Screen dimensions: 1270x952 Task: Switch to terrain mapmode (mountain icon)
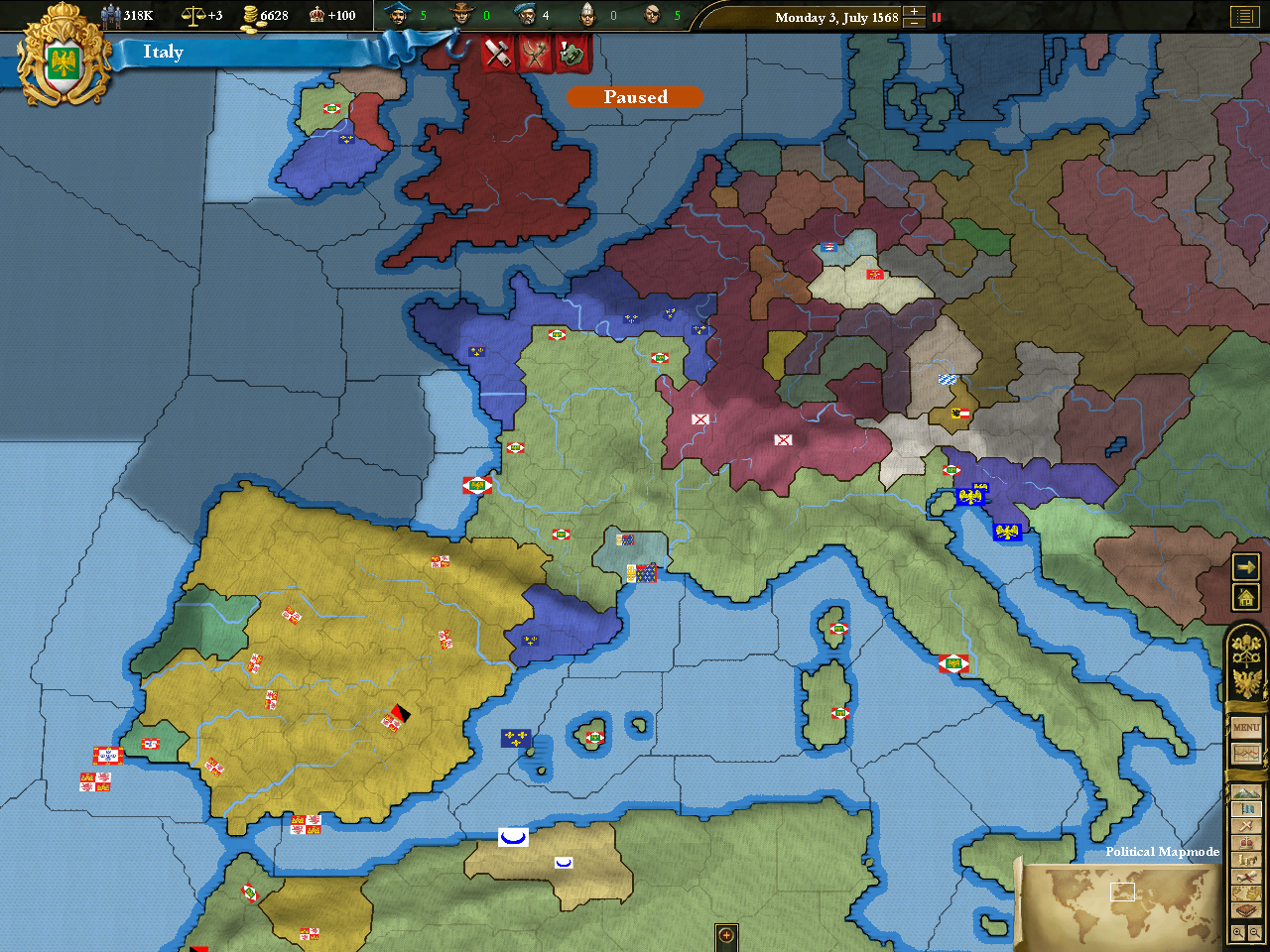pos(1246,792)
